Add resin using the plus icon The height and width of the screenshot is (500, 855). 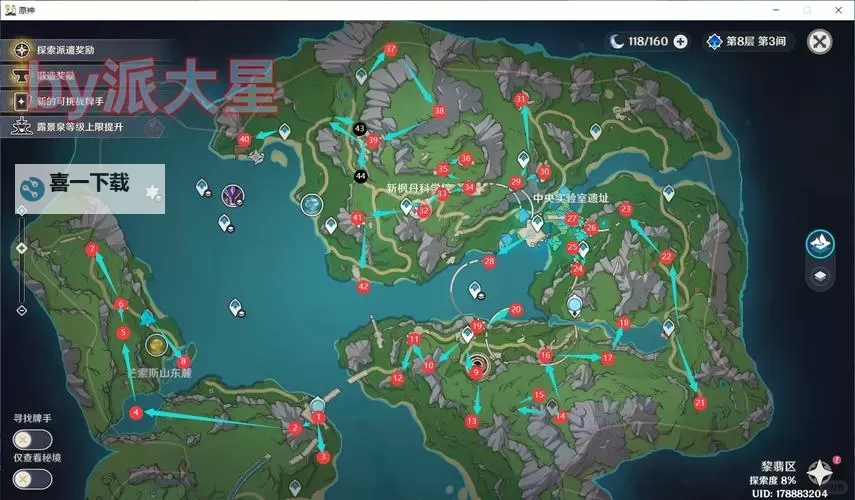pyautogui.click(x=681, y=41)
